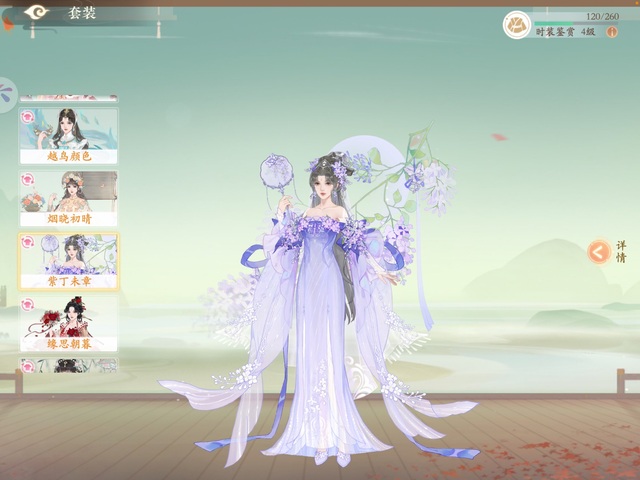Open the partially hidden left-edge side tab

click(7, 95)
